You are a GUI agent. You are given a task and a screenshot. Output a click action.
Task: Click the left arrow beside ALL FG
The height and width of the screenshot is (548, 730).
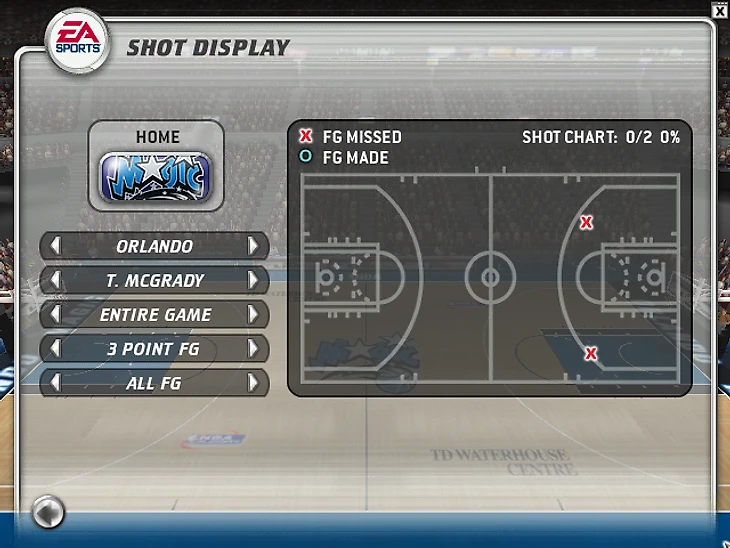pos(55,383)
